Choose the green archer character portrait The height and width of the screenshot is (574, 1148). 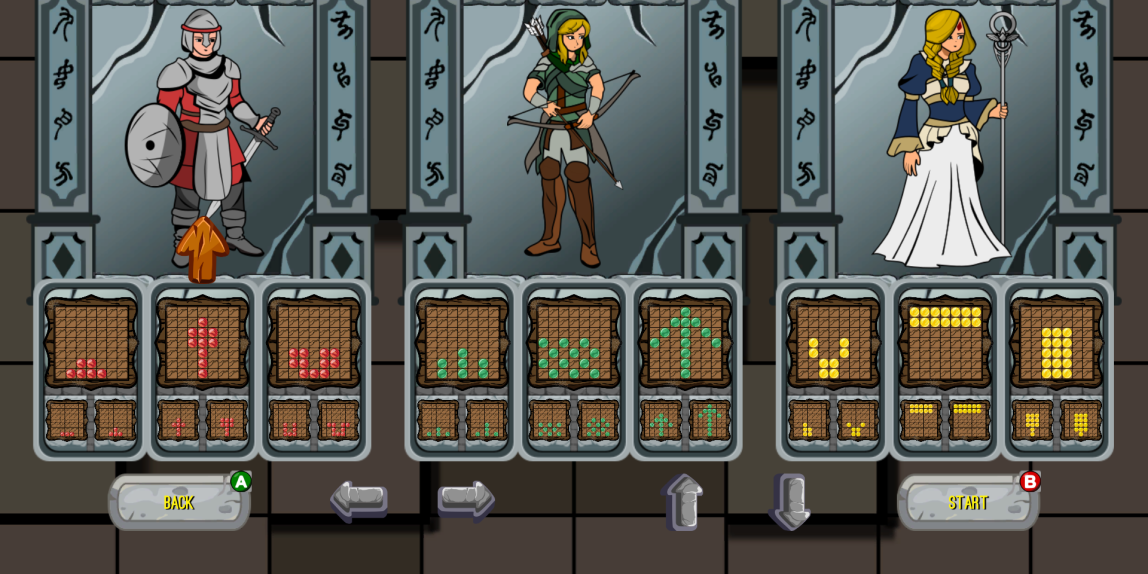[x=574, y=140]
